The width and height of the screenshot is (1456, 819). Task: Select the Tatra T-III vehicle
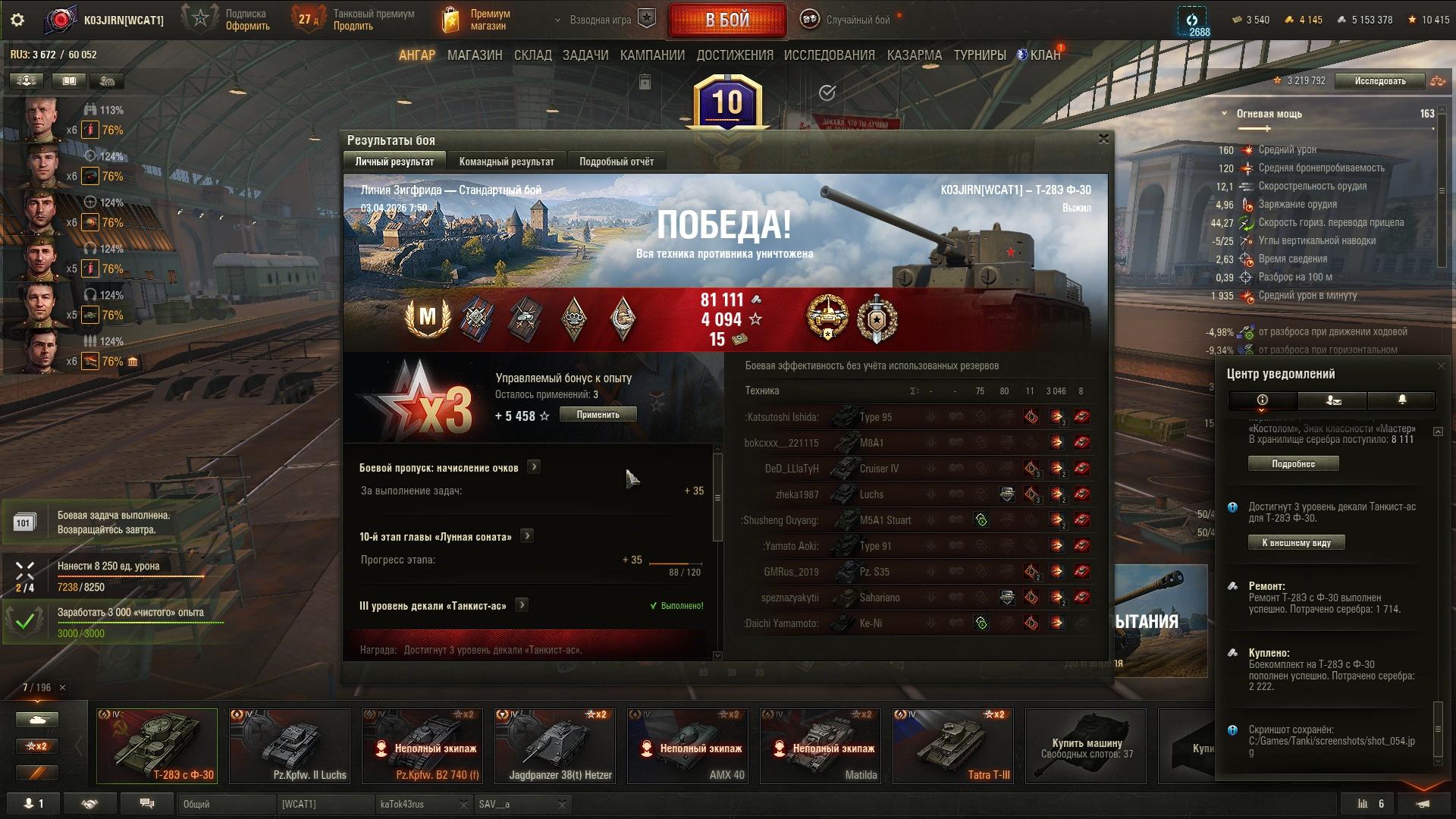(x=953, y=745)
